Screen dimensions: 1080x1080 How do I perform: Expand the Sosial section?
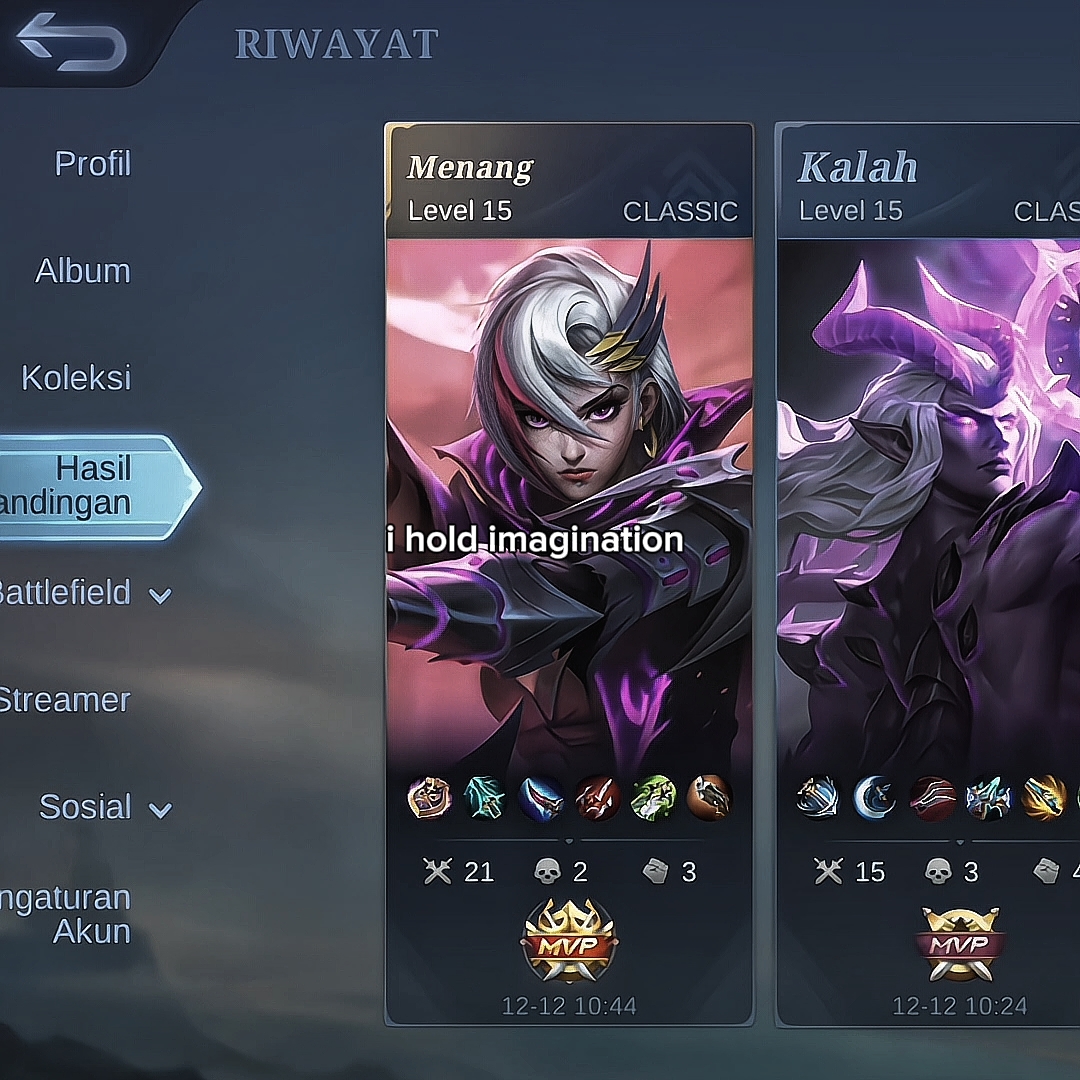103,807
